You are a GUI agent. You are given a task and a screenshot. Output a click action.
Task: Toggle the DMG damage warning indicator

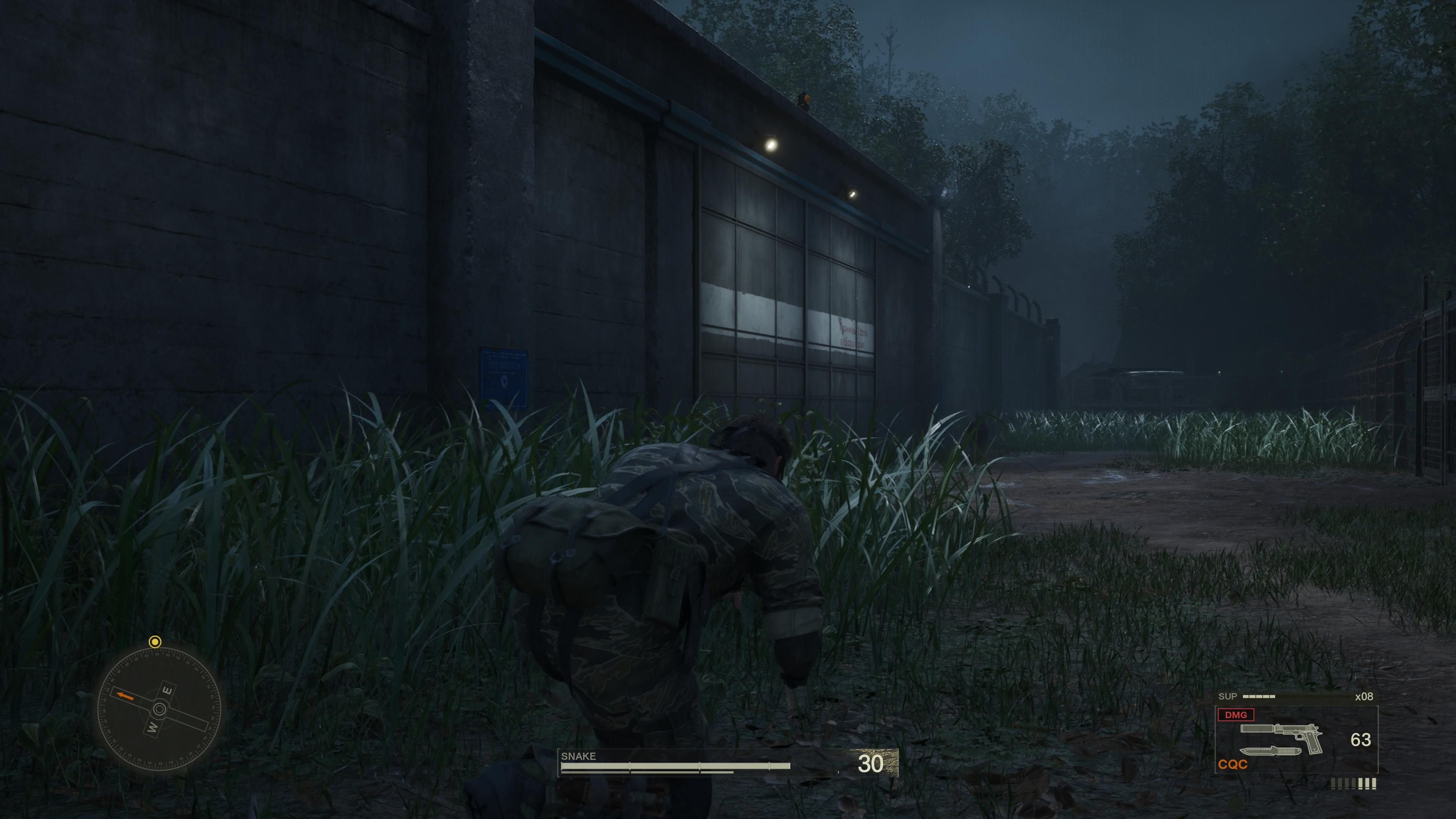click(x=1236, y=714)
